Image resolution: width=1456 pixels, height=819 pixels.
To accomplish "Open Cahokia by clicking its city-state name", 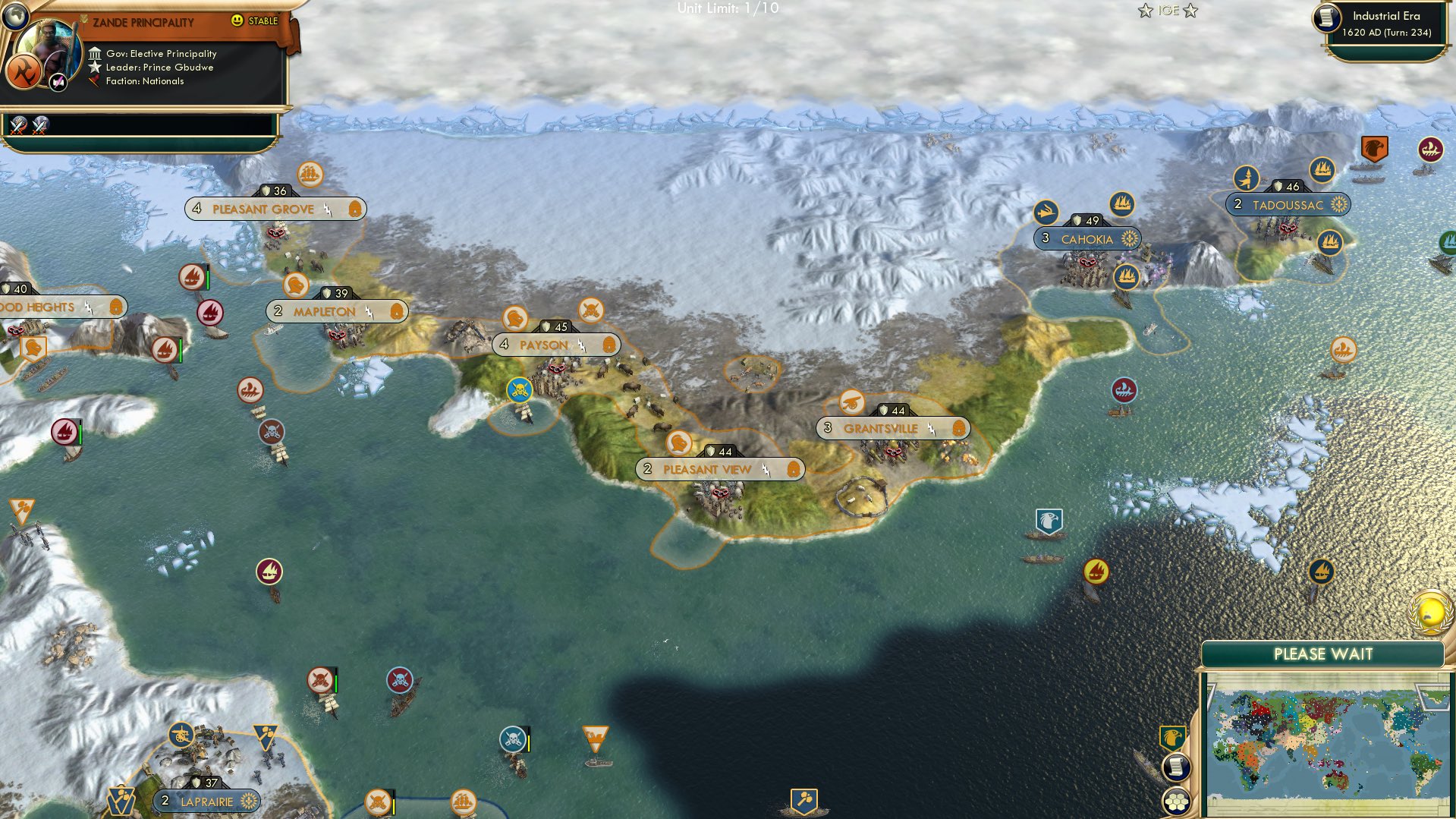I will (x=1086, y=238).
